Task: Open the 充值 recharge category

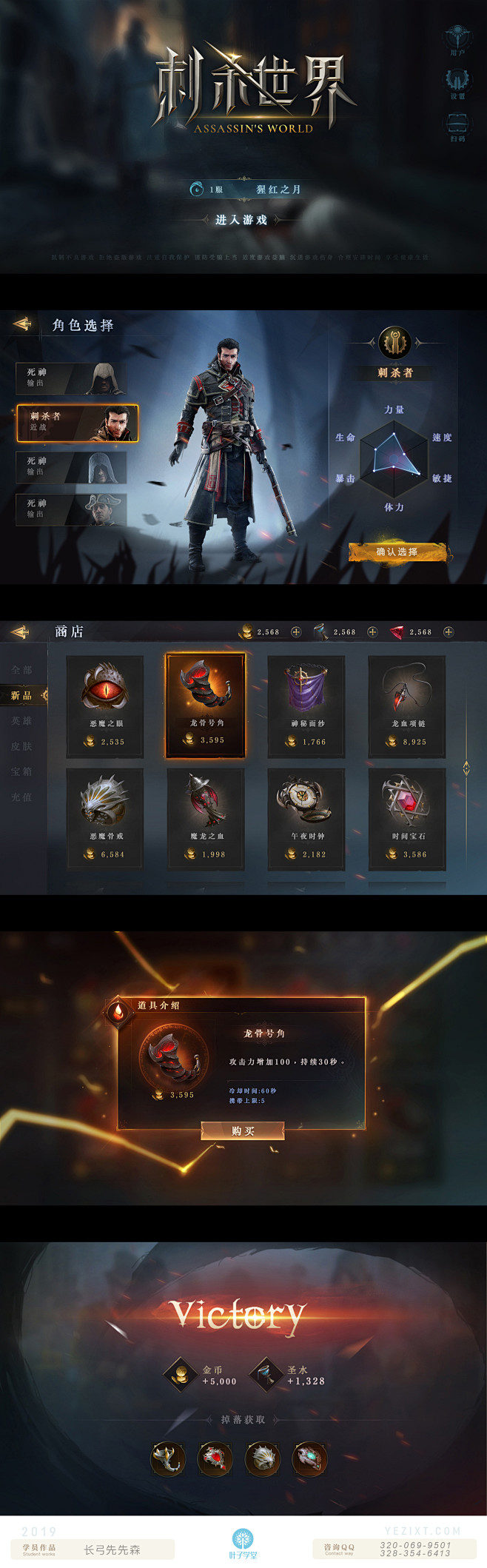Action: tap(22, 797)
